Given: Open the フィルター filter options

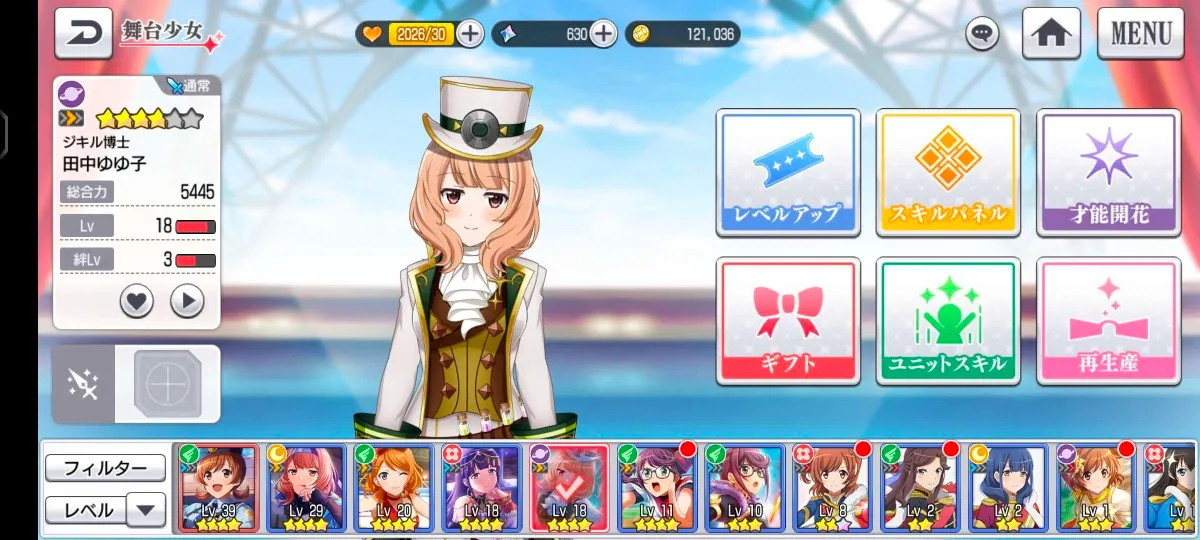Looking at the screenshot, I should pyautogui.click(x=105, y=468).
